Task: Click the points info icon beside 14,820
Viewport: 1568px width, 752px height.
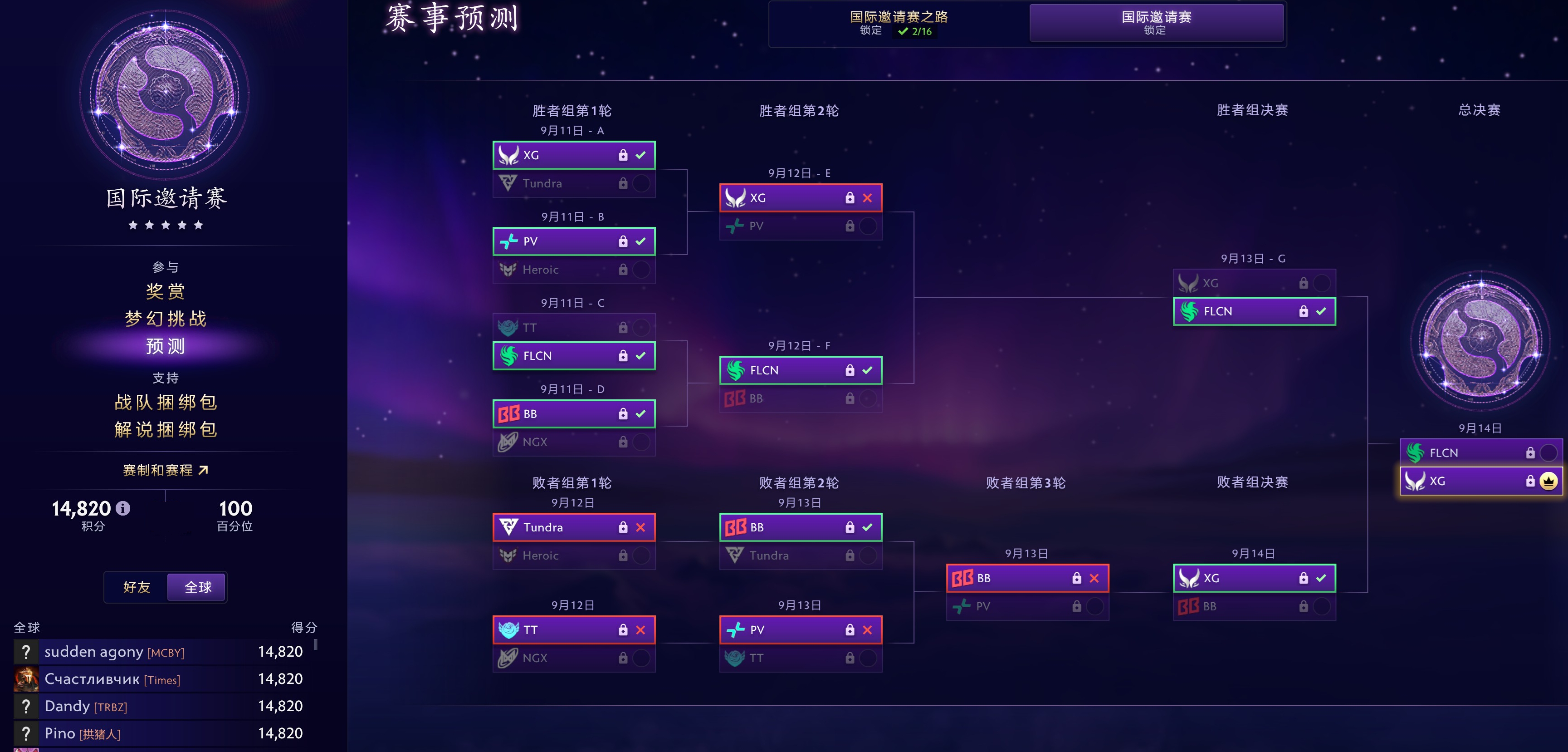Action: 123,508
